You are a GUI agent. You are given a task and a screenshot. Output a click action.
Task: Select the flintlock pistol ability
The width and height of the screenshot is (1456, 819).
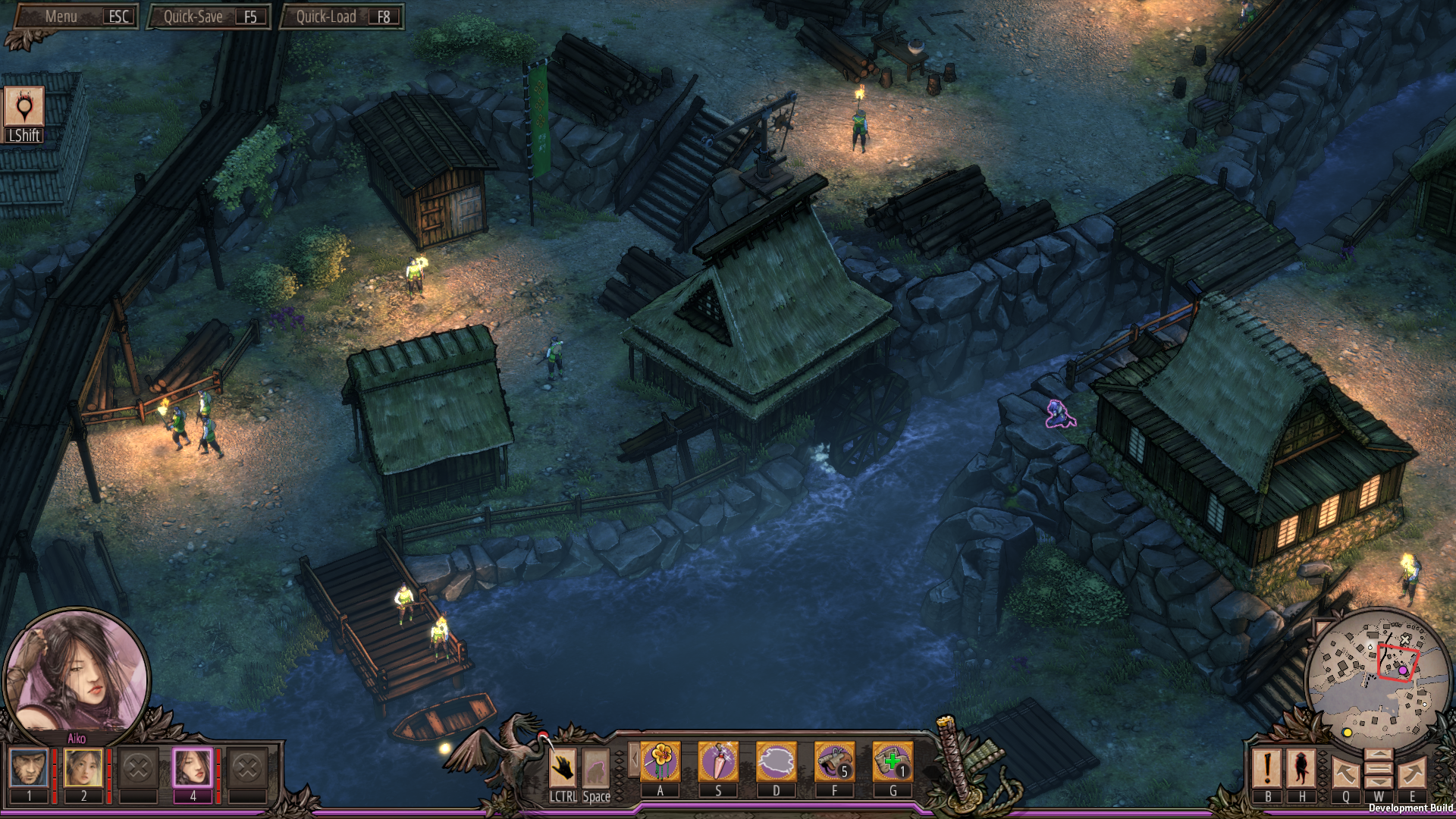tap(834, 761)
